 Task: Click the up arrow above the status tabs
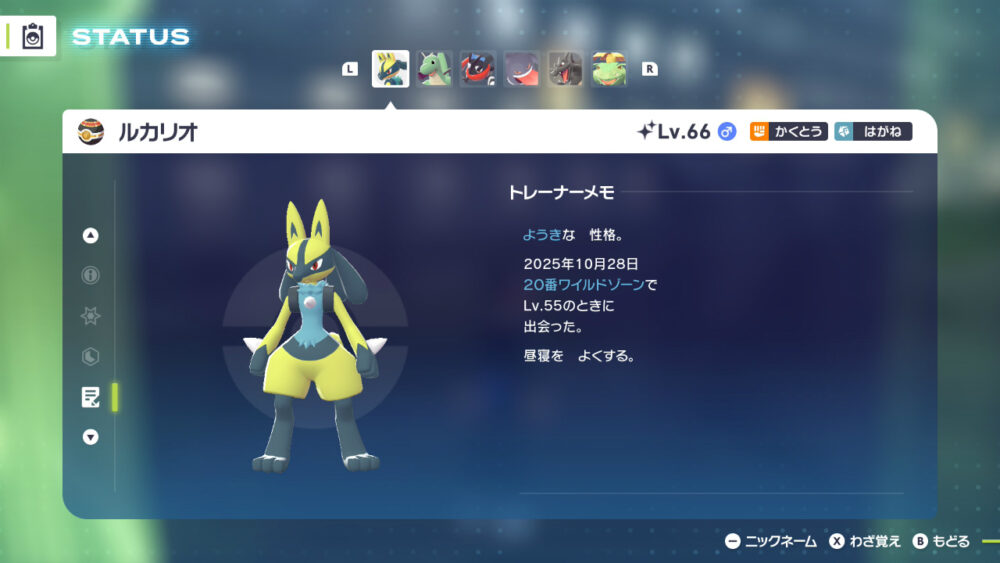91,236
